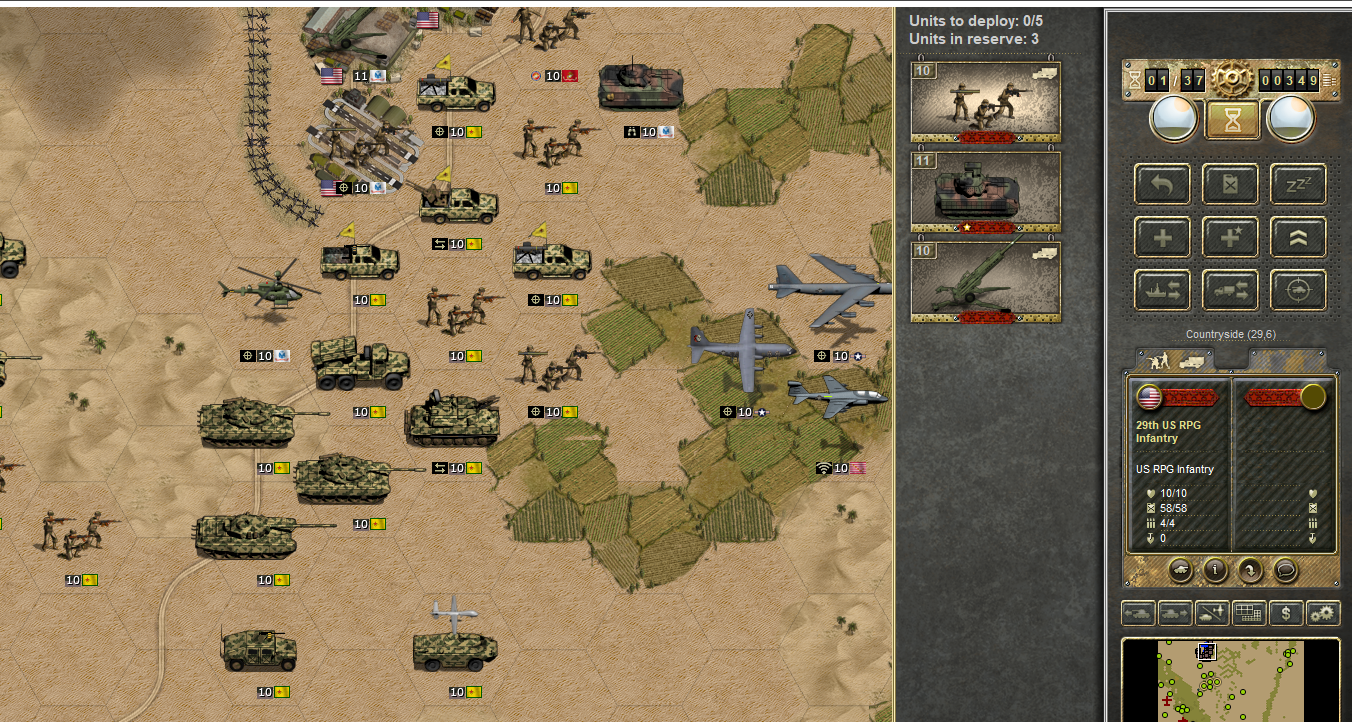The image size is (1352, 722).
Task: Select the plus-with-star elite replacements button
Action: [x=1229, y=237]
